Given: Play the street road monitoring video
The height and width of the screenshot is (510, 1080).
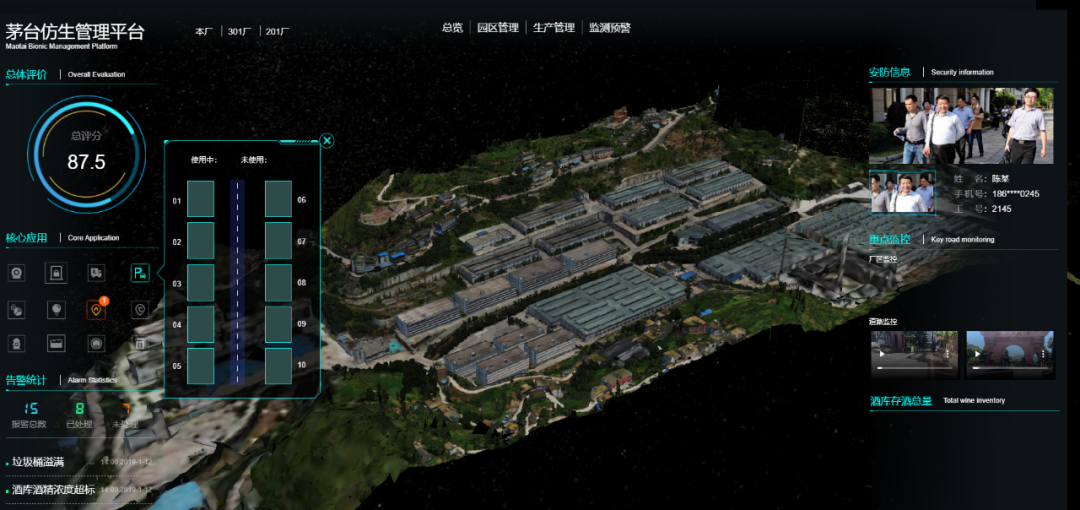Looking at the screenshot, I should [913, 354].
